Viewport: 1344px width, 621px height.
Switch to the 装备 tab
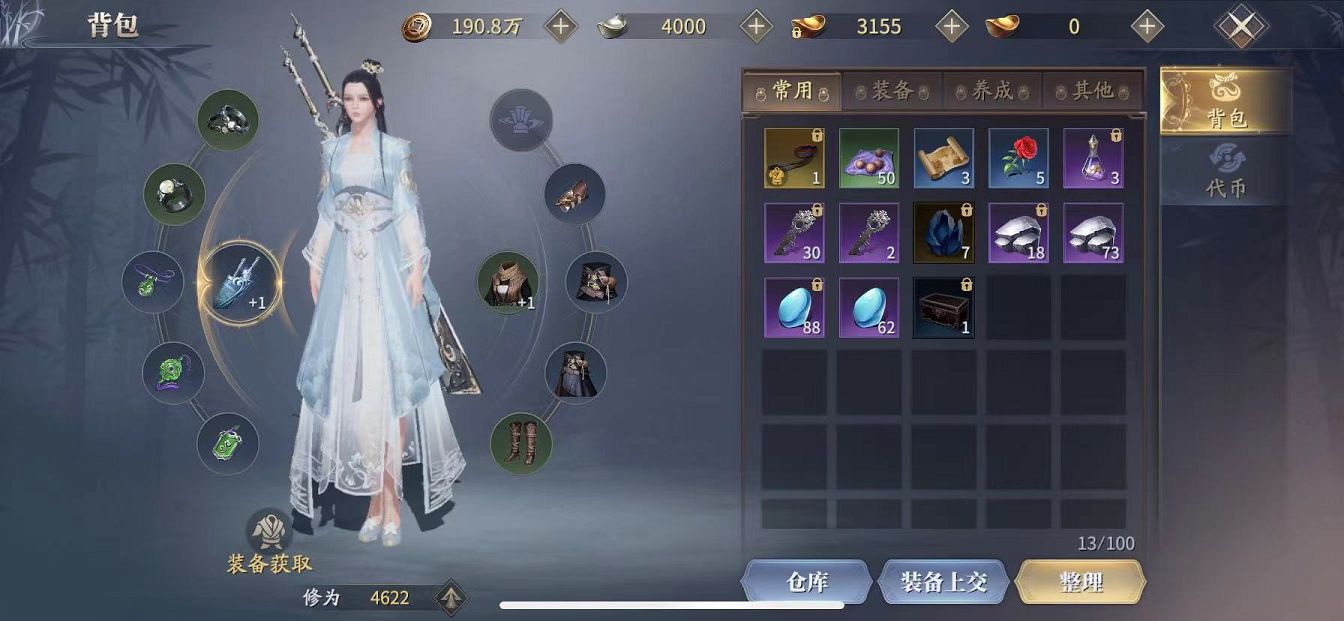[892, 91]
